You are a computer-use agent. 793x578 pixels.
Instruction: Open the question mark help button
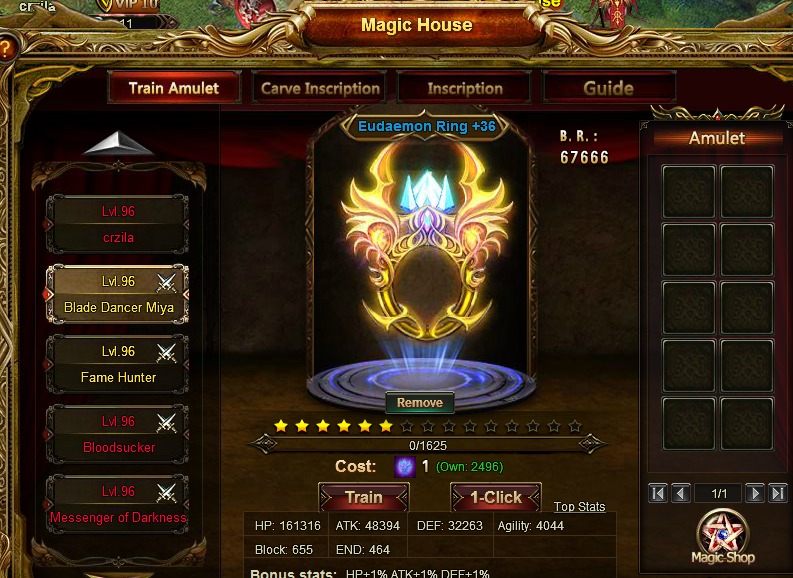(x=6, y=48)
